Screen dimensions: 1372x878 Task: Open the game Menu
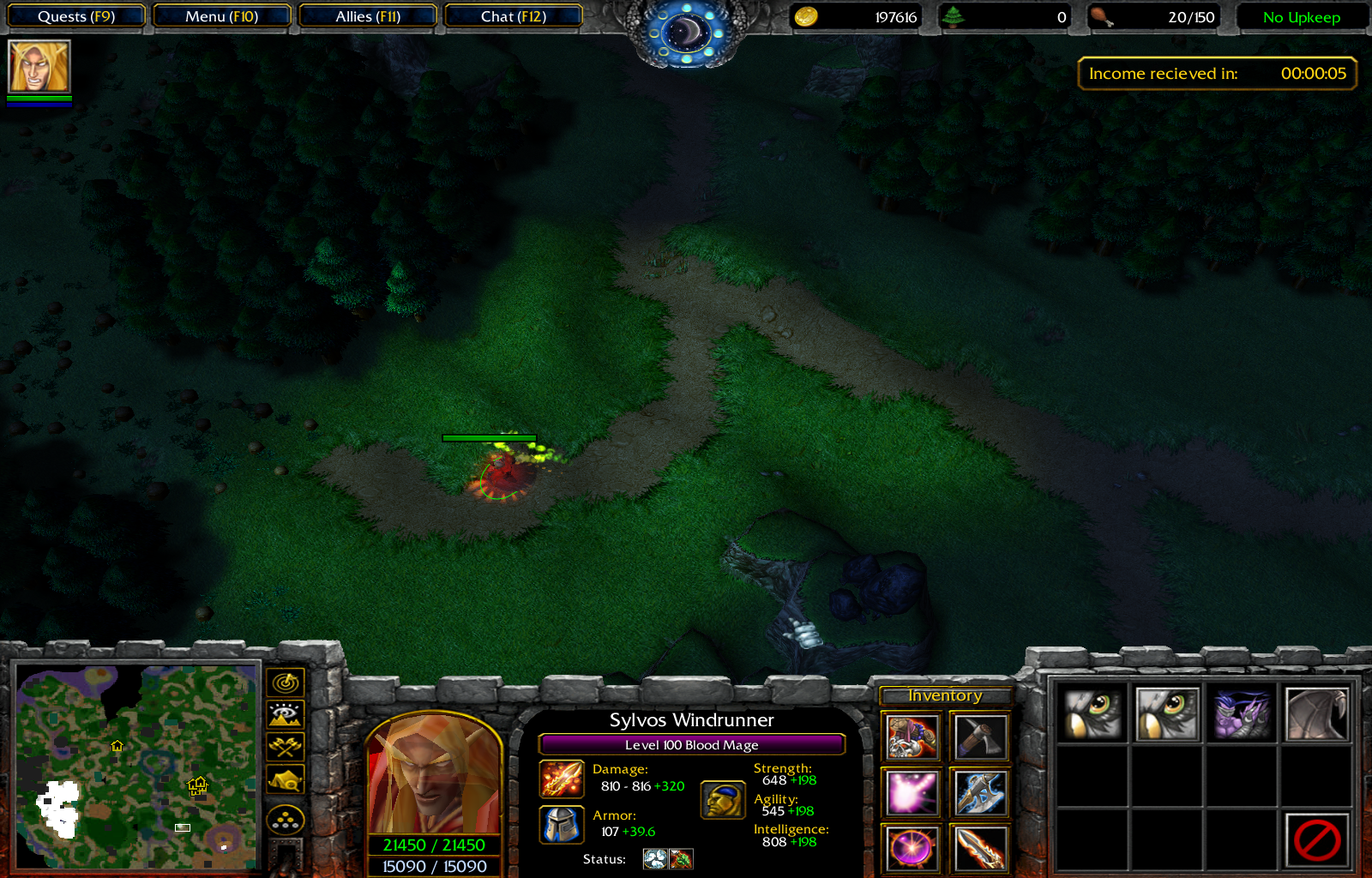pos(221,16)
